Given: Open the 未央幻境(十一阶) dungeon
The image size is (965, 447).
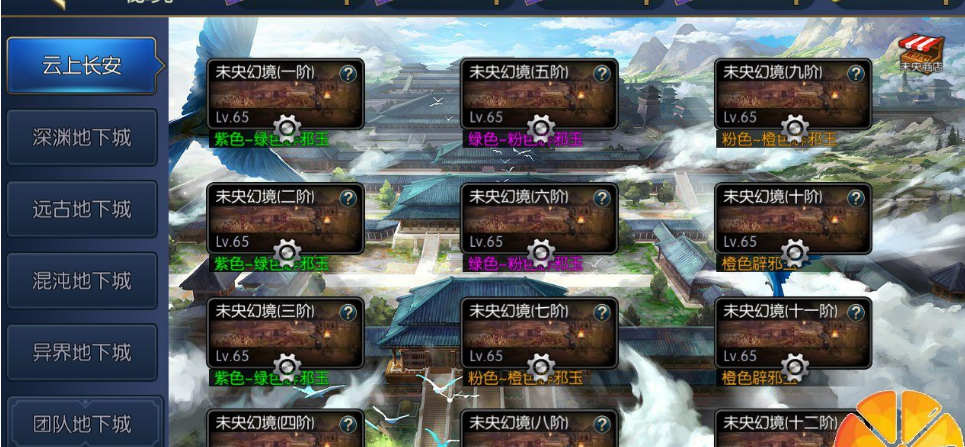Looking at the screenshot, I should [x=793, y=334].
